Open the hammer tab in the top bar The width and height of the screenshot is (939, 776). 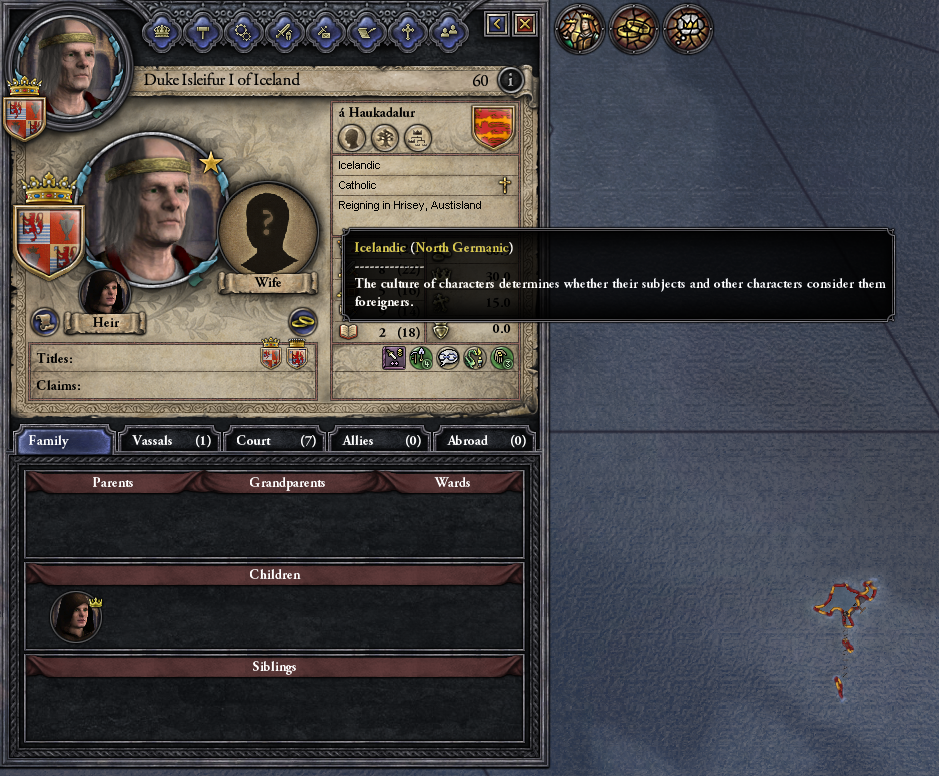coord(203,30)
